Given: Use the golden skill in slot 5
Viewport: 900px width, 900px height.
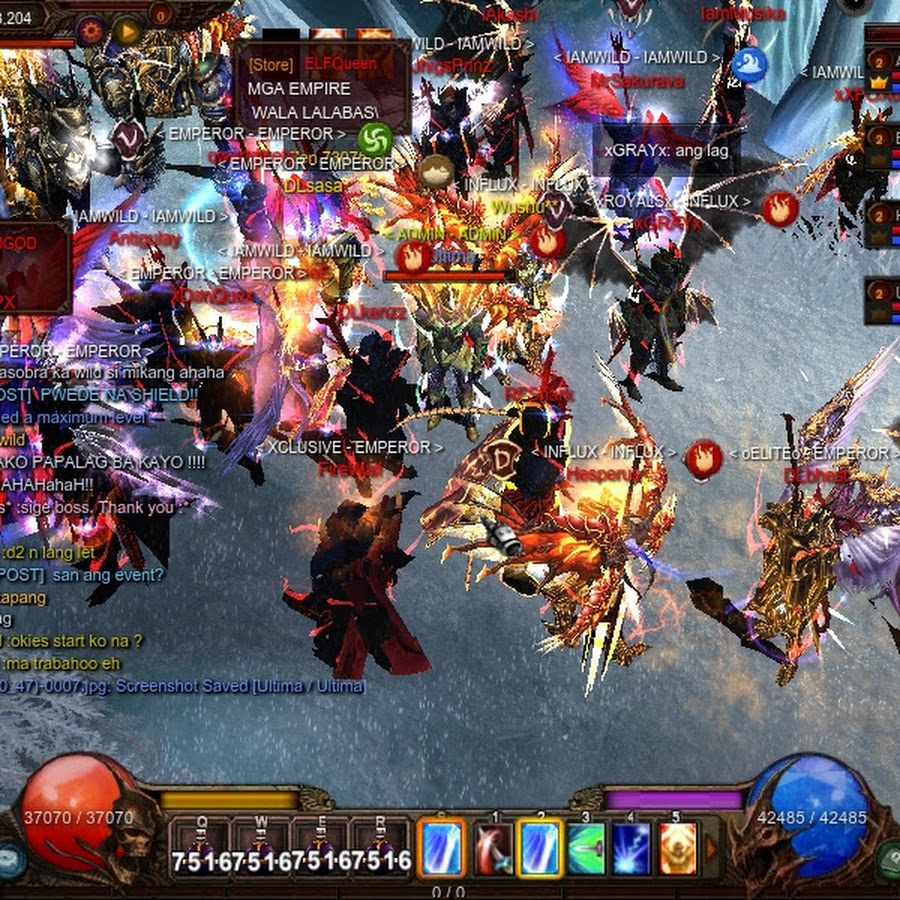Looking at the screenshot, I should tap(677, 849).
